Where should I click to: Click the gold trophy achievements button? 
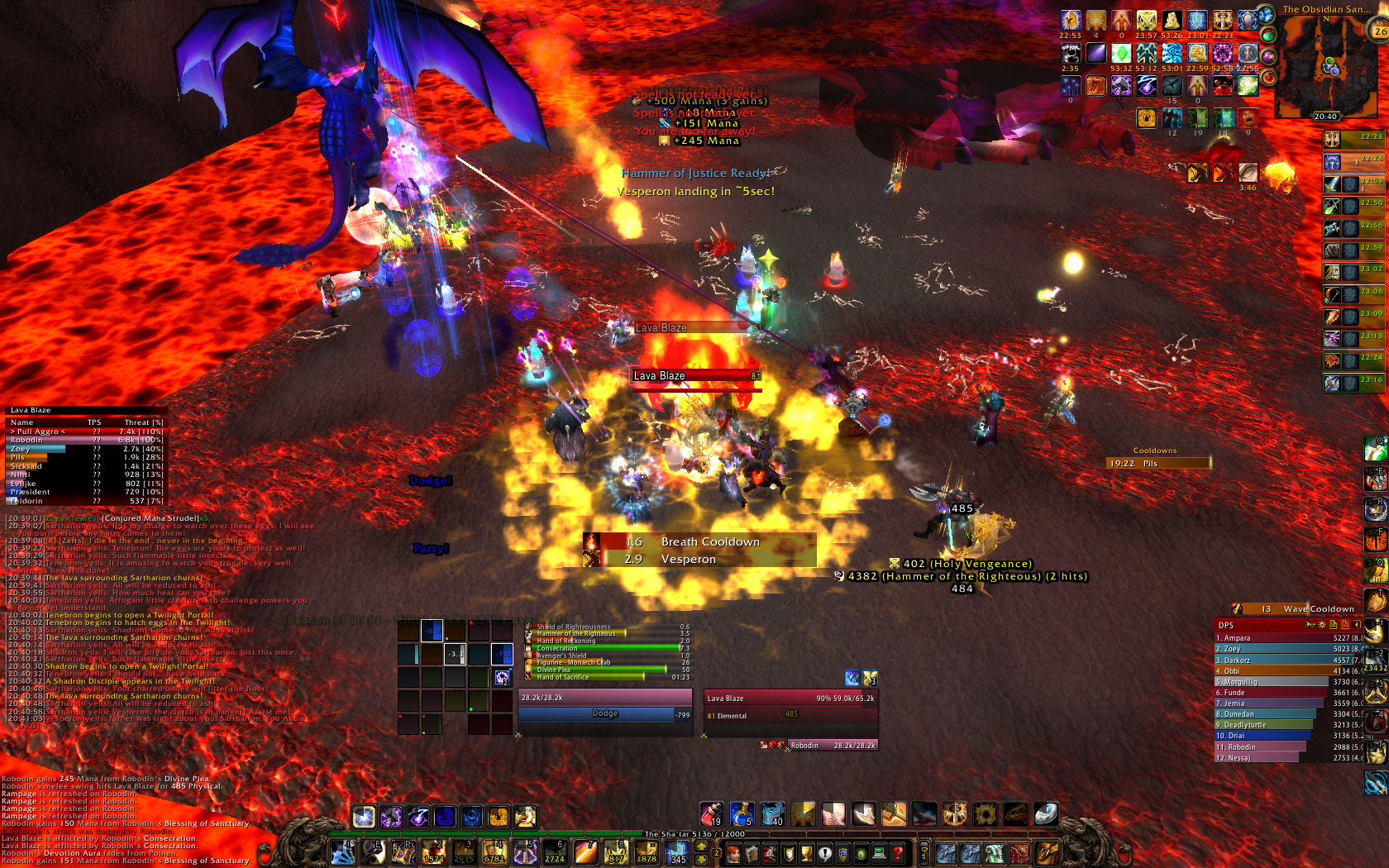tap(806, 853)
